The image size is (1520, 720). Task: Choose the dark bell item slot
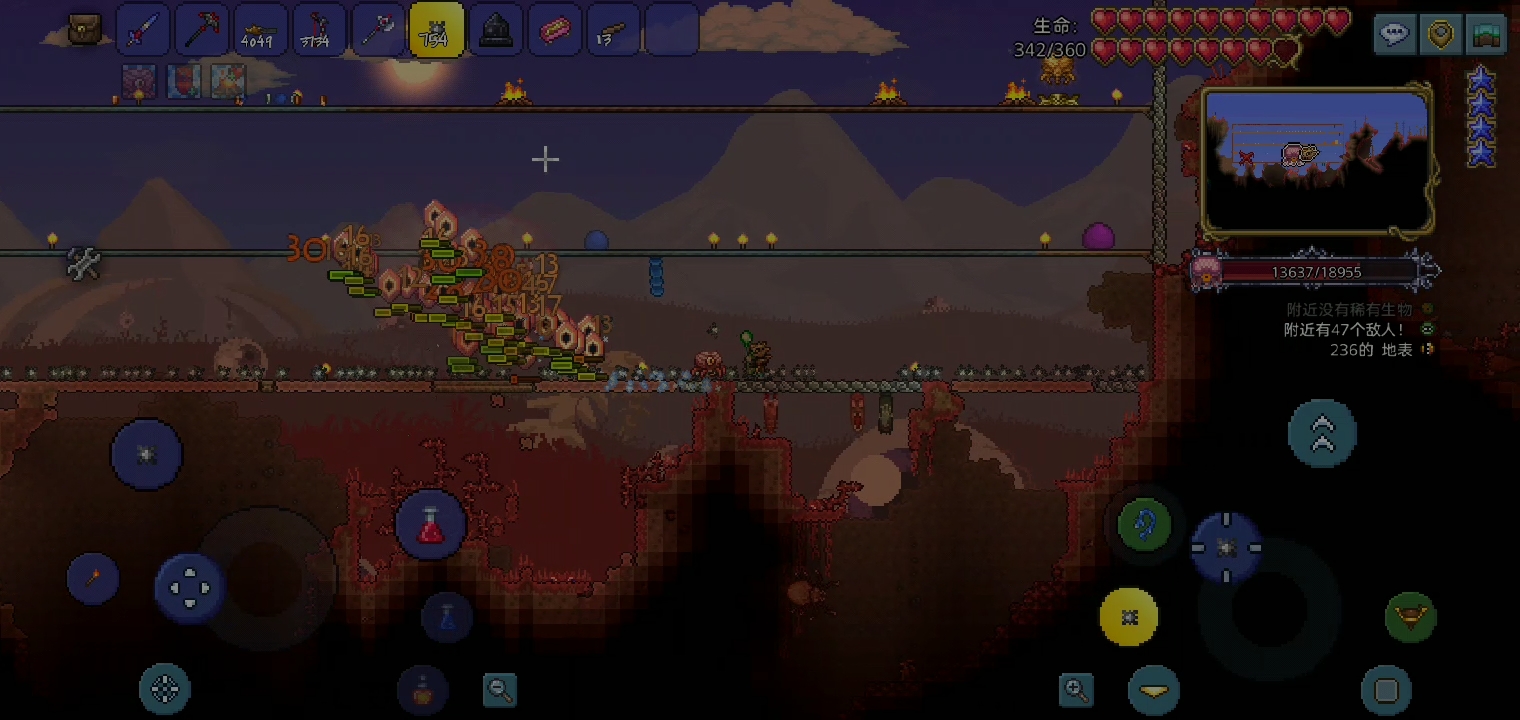pyautogui.click(x=495, y=30)
